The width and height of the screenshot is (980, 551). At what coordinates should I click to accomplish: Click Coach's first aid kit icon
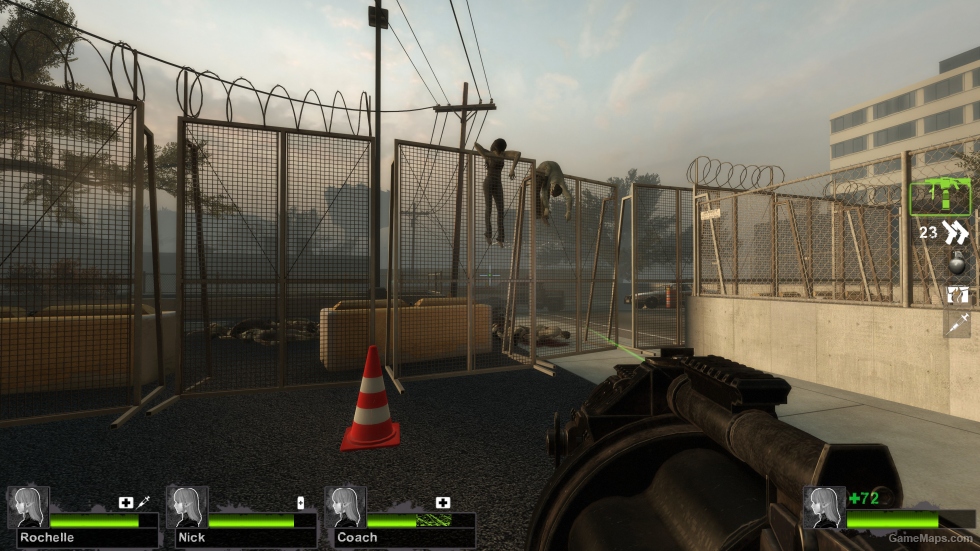click(442, 502)
